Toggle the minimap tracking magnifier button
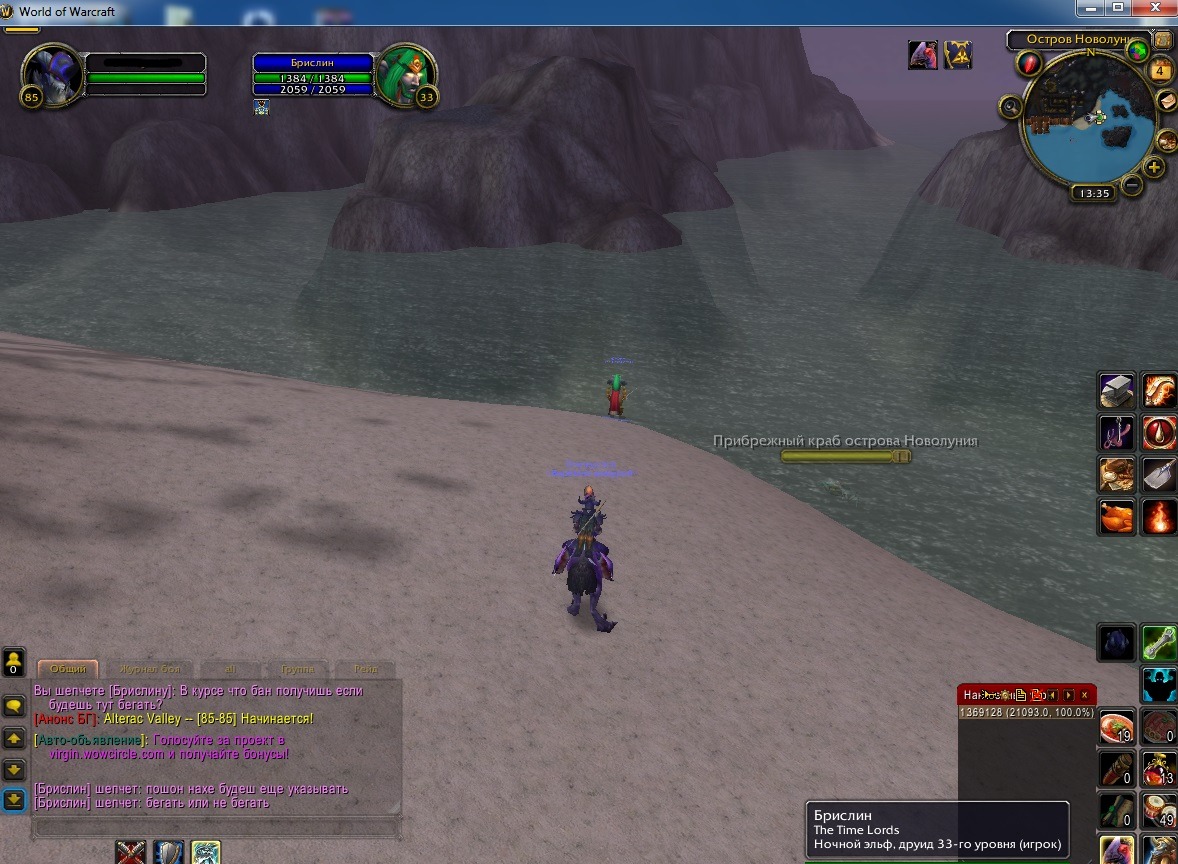This screenshot has width=1178, height=864. (x=1010, y=106)
